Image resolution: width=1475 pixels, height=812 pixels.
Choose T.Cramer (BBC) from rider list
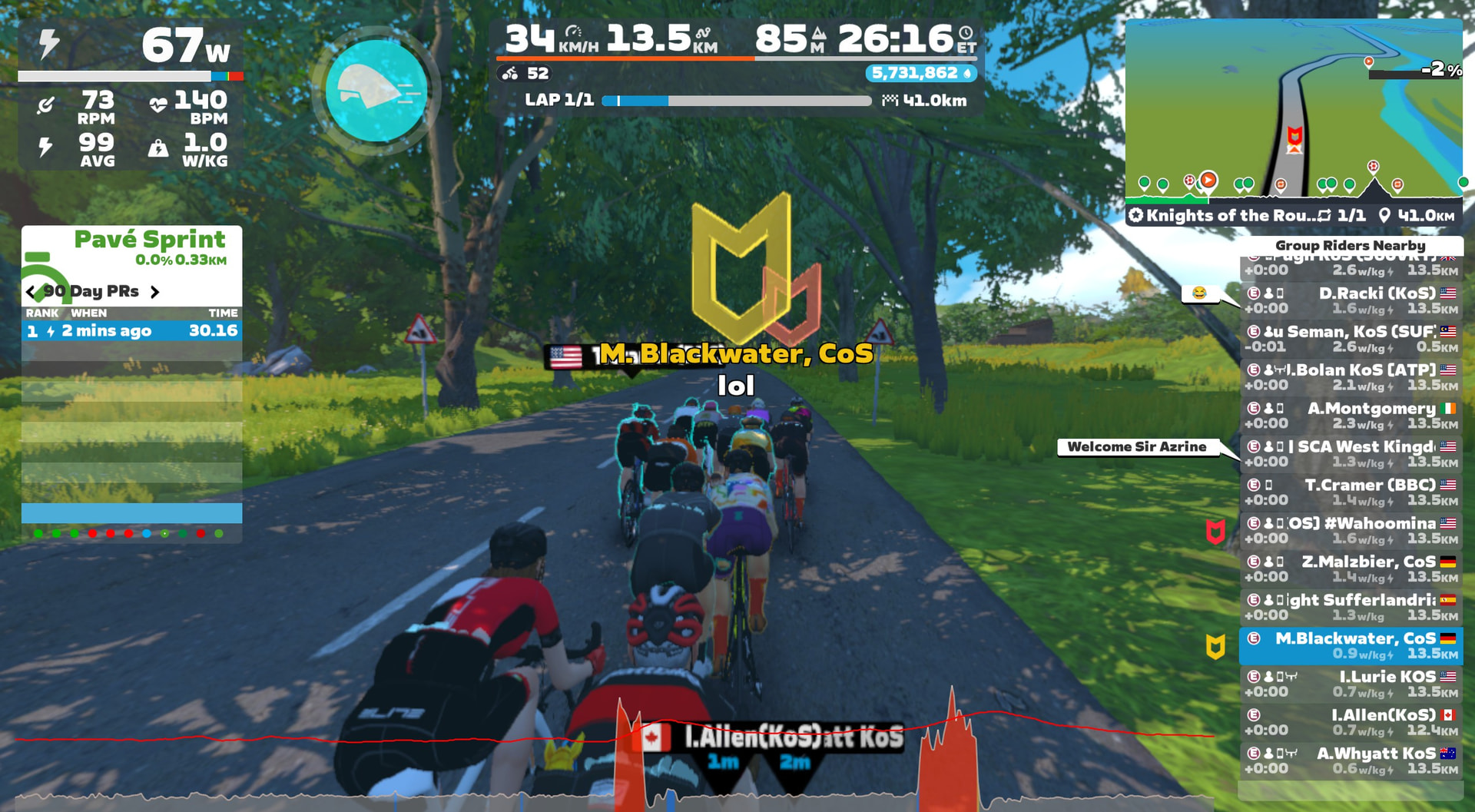tap(1351, 492)
